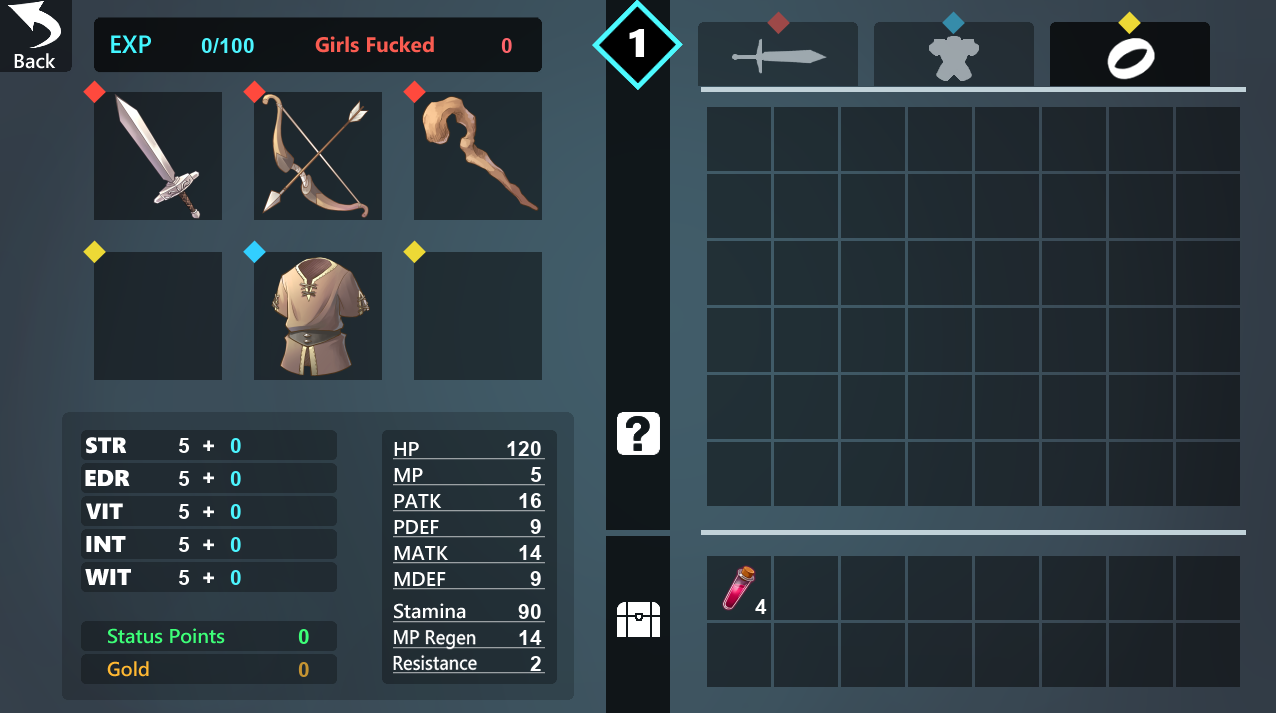Open the treasure chest storage button

point(638,619)
